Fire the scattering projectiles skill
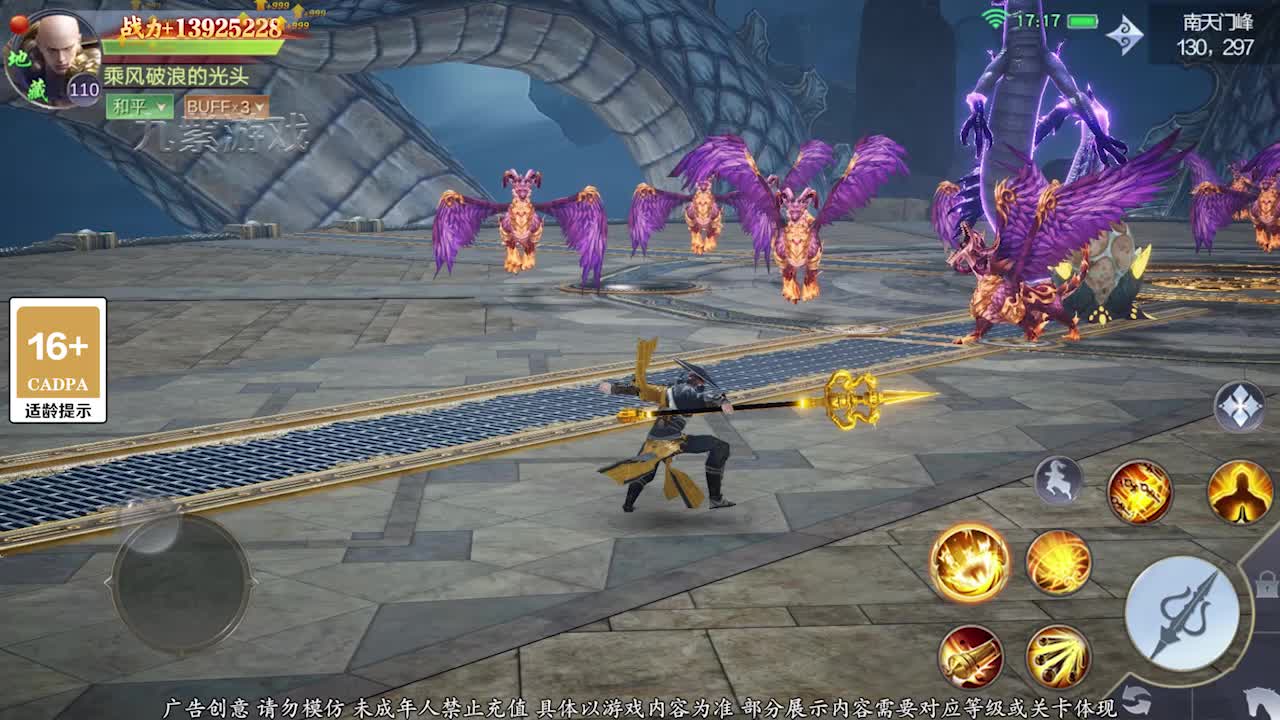This screenshot has width=1280, height=720. [1058, 656]
